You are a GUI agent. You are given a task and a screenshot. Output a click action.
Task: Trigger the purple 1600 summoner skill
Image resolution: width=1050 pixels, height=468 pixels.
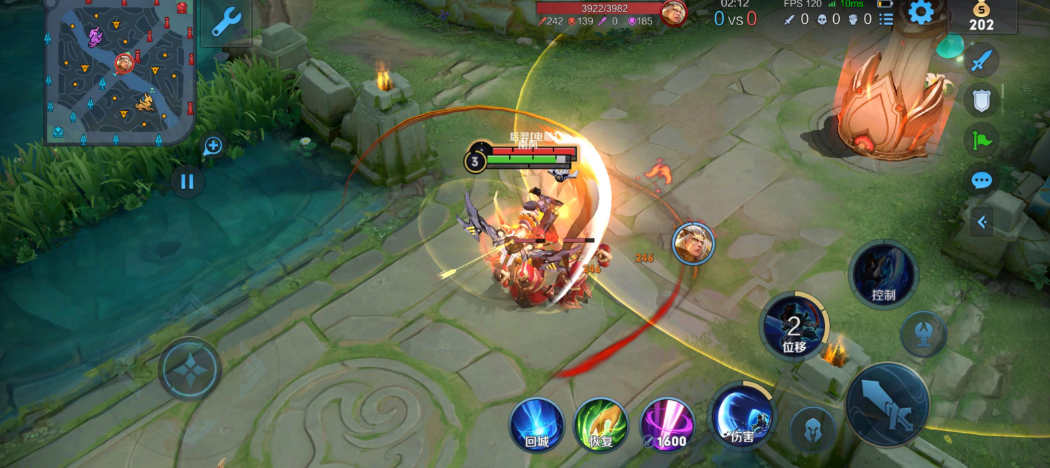pyautogui.click(x=667, y=424)
